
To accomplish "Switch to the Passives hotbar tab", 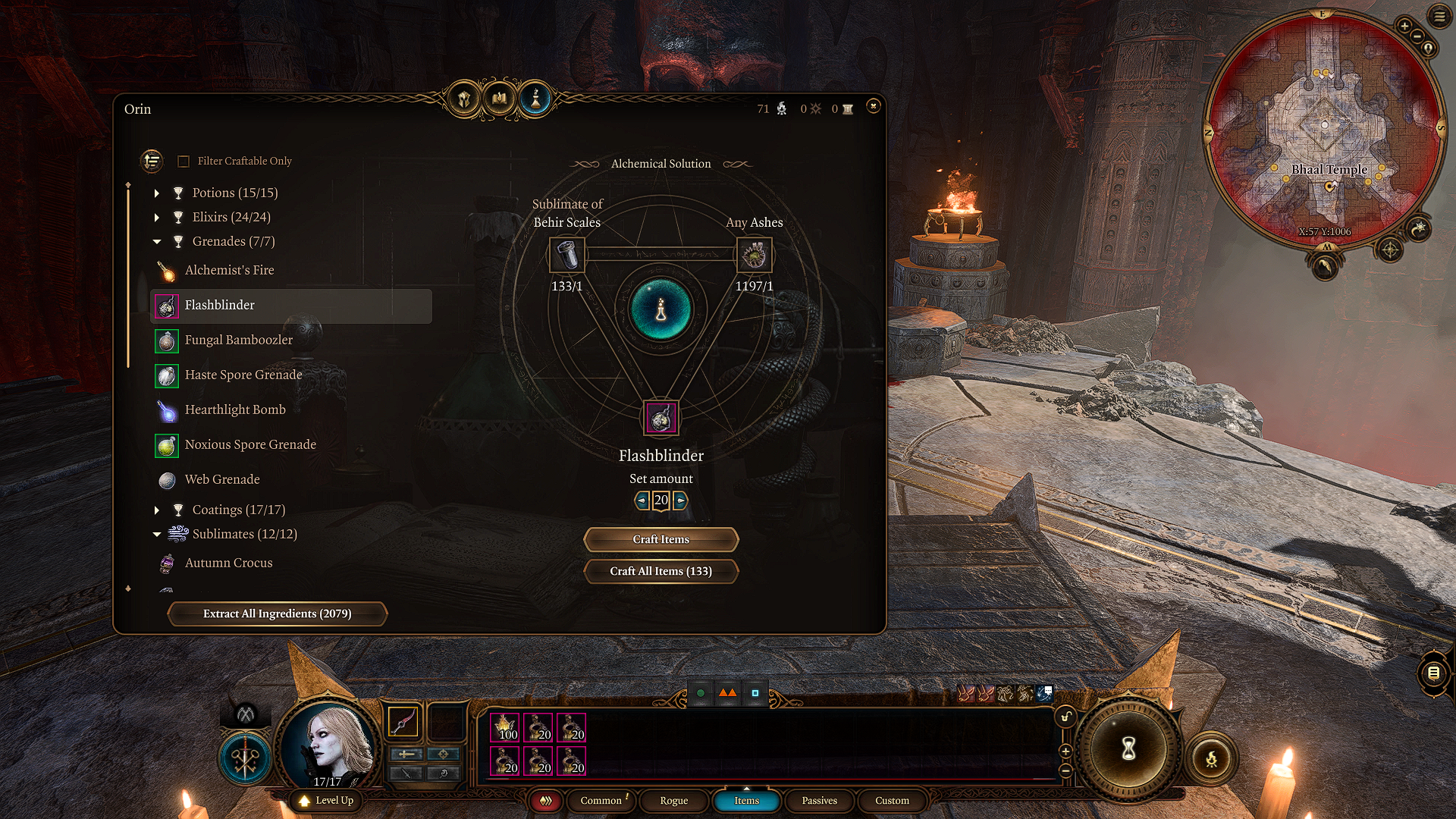I will (x=819, y=801).
